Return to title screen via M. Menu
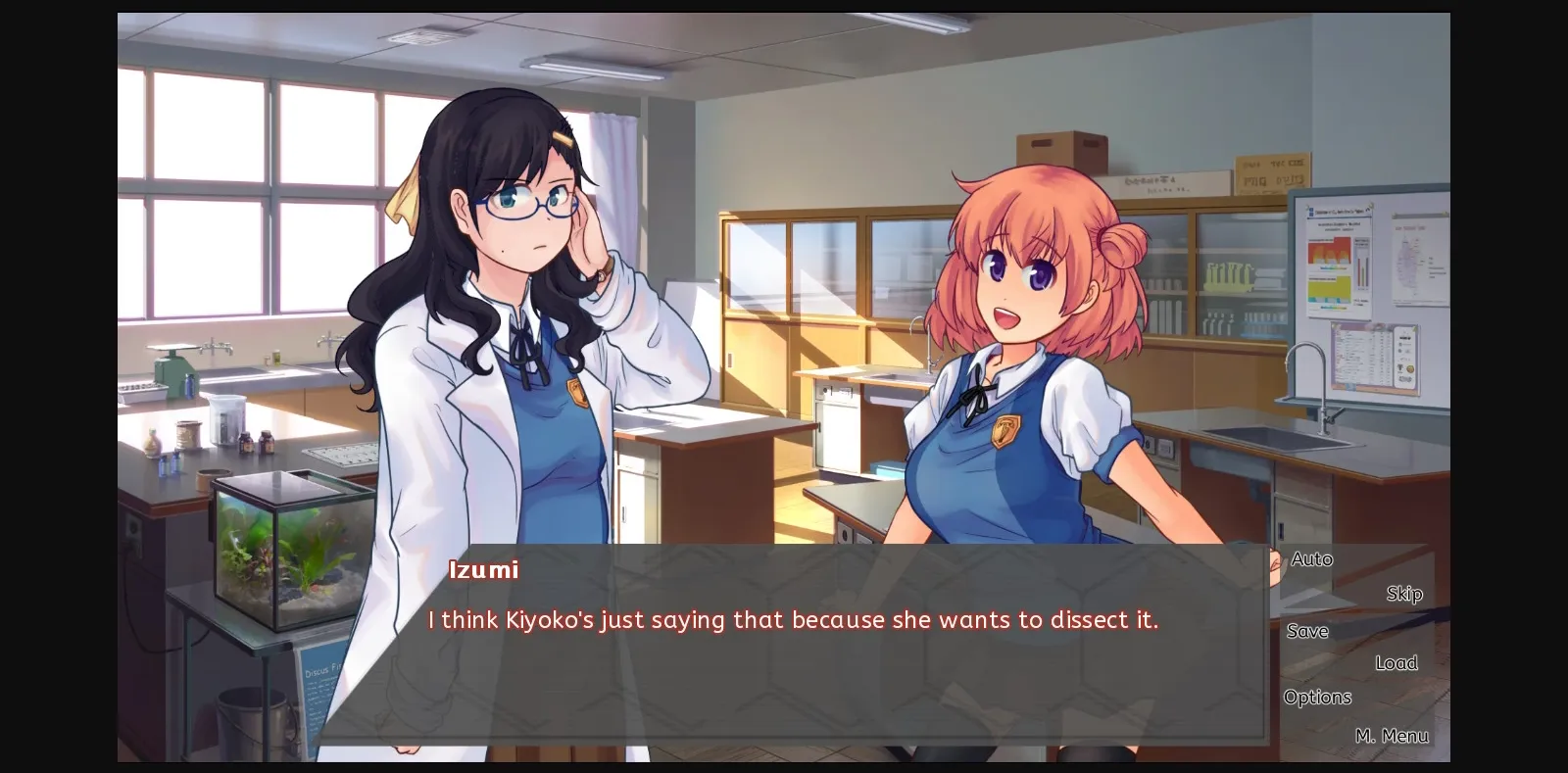Viewport: 1568px width, 773px height. pos(1393,736)
